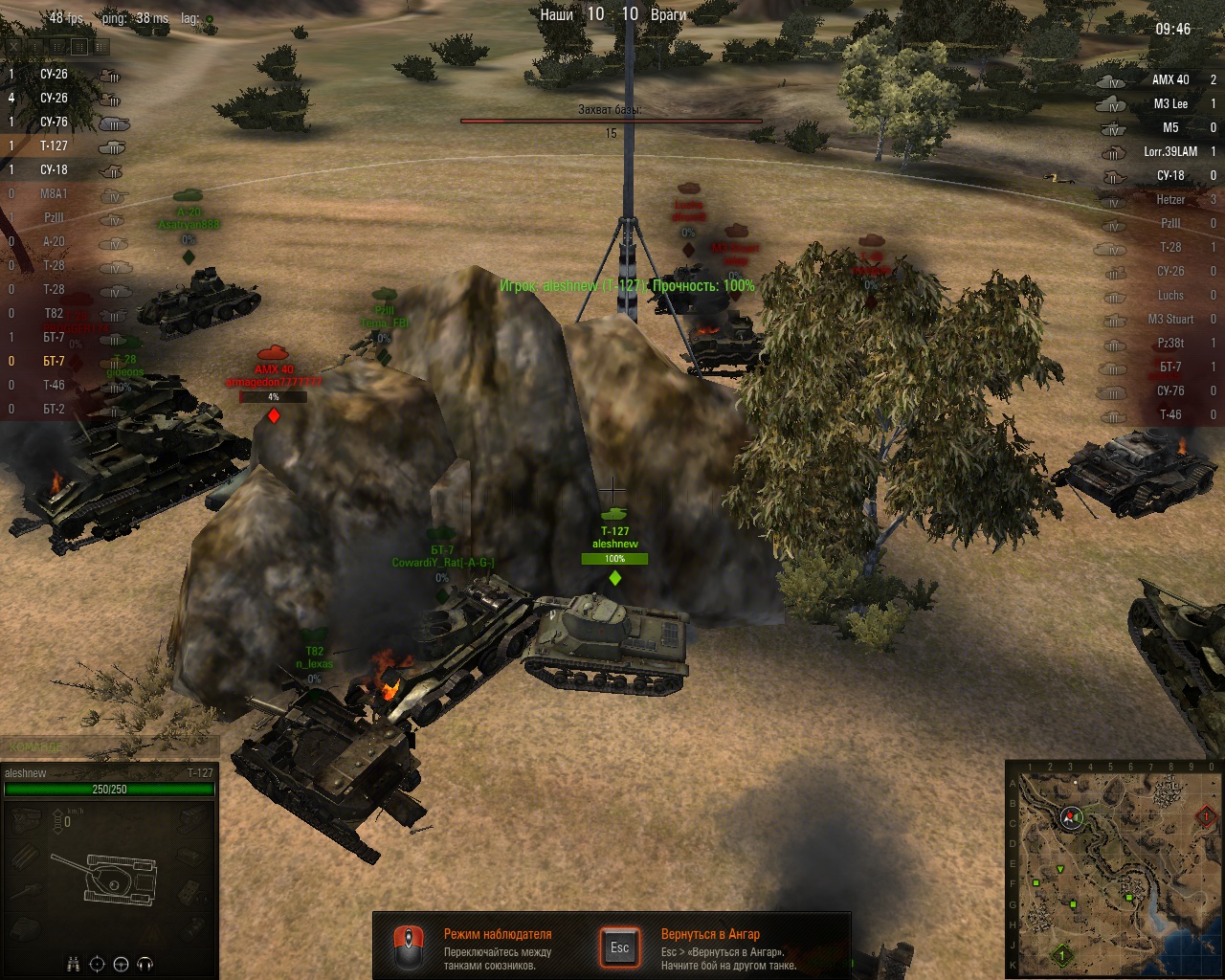
Task: Pick the T82 teammate row
Action: [x=57, y=314]
